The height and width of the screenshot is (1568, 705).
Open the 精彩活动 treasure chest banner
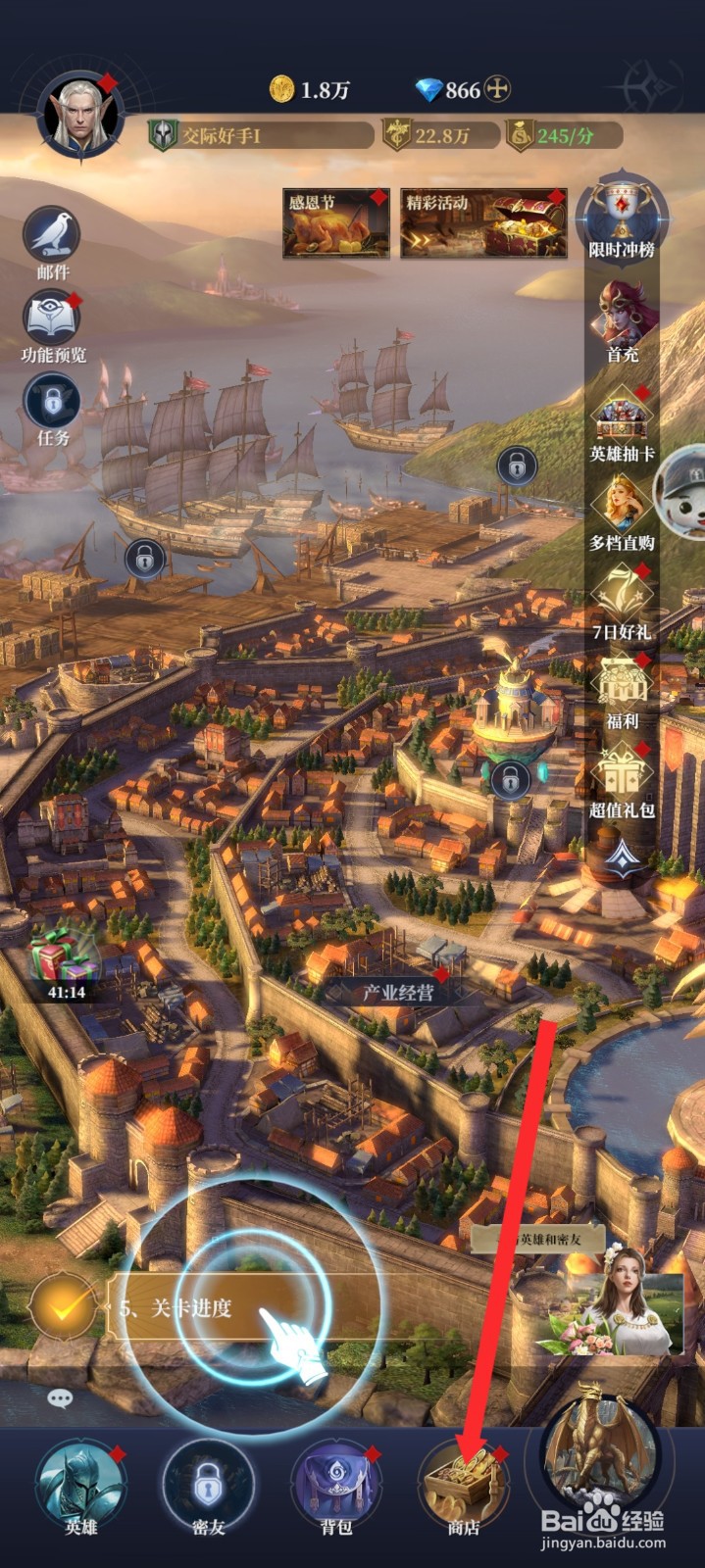pyautogui.click(x=483, y=224)
